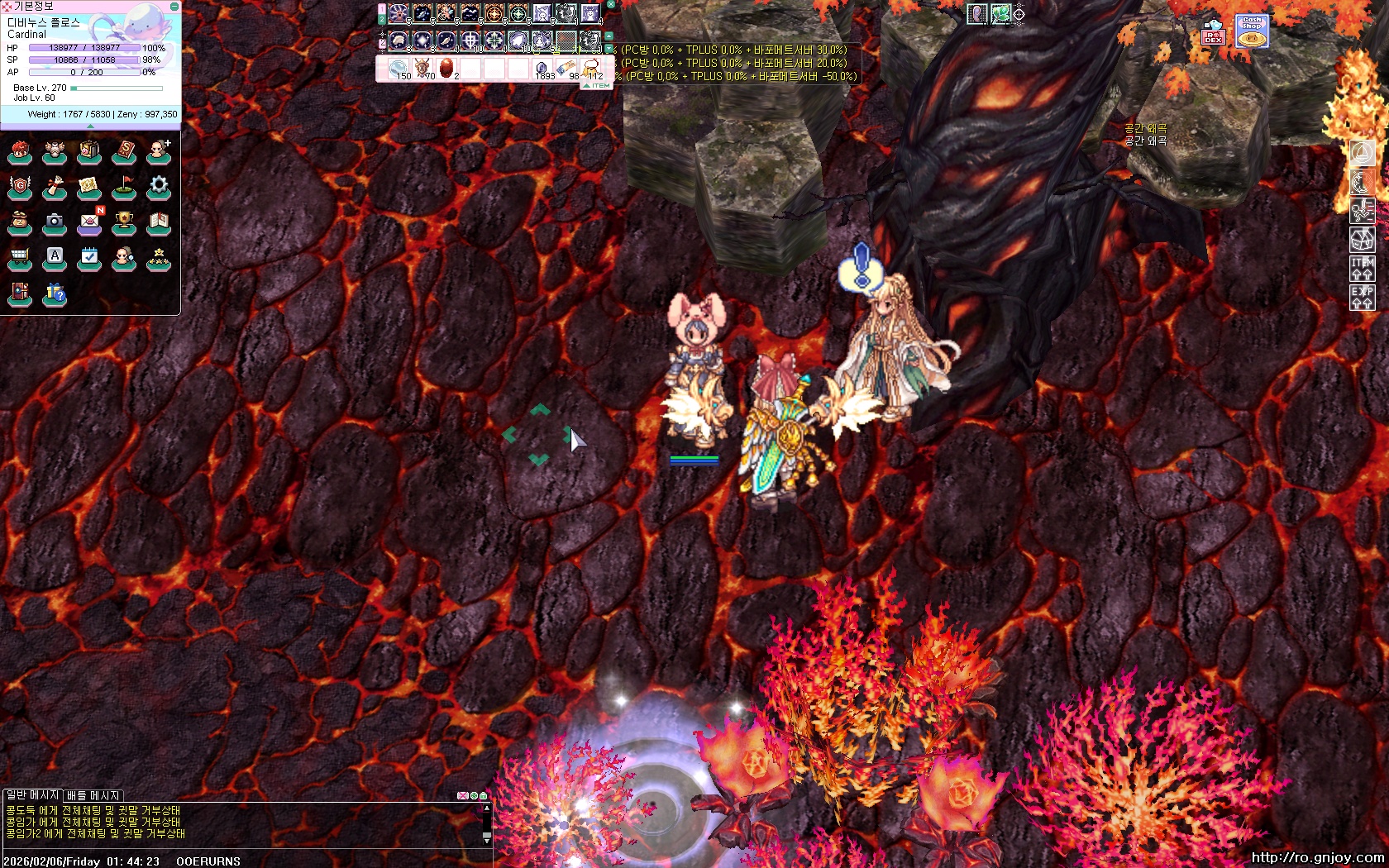
Task: Click the ITEM boost buff icon
Action: 1362,268
